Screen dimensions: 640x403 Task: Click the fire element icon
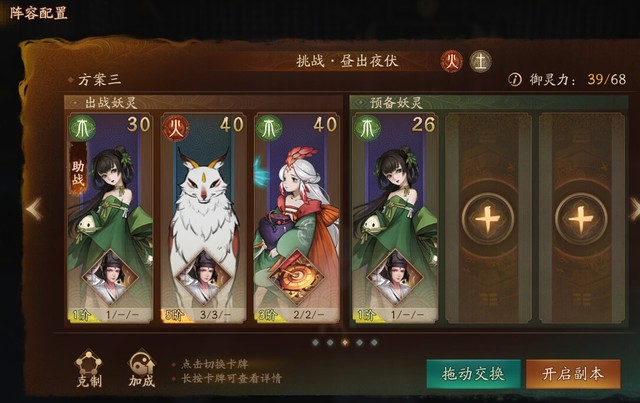[452, 61]
